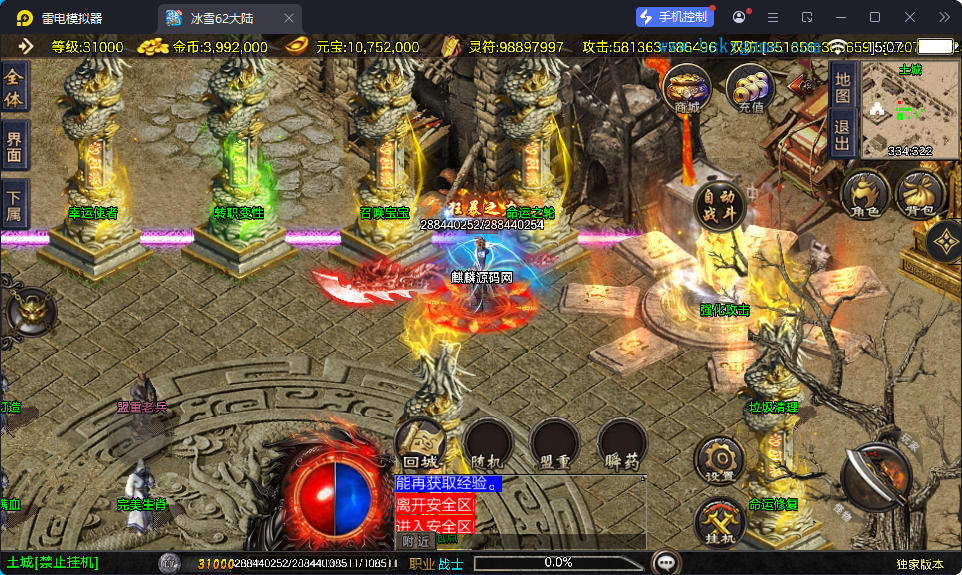Select the 退出 exit button

[842, 133]
